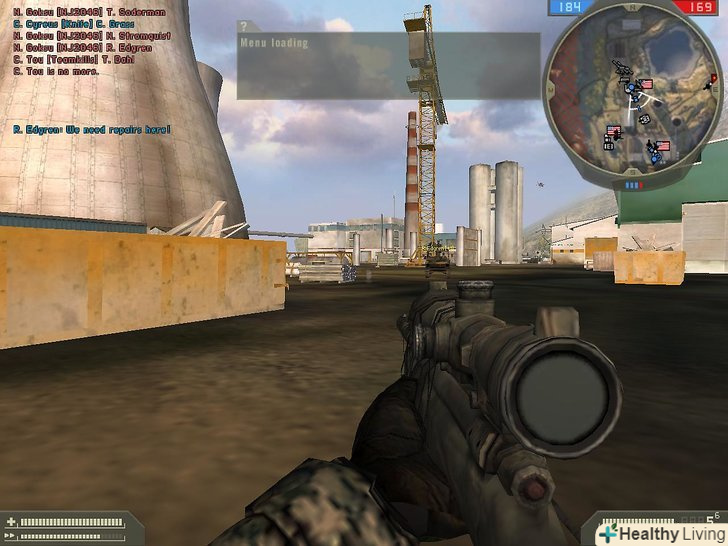This screenshot has height=546, width=728.
Task: Select the Menu loading message panel
Action: [x=388, y=66]
